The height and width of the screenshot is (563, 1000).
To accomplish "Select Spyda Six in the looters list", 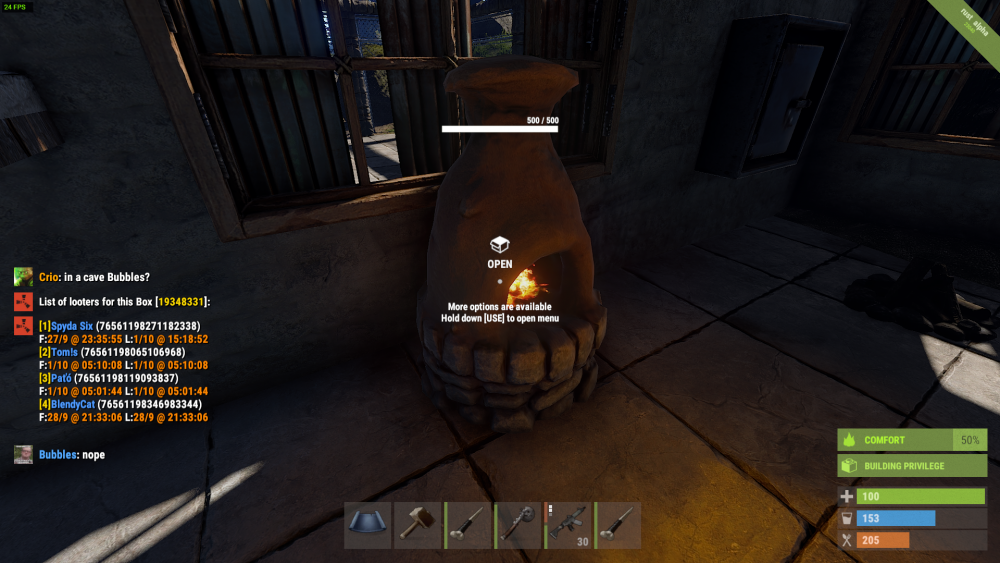I will pyautogui.click(x=71, y=326).
